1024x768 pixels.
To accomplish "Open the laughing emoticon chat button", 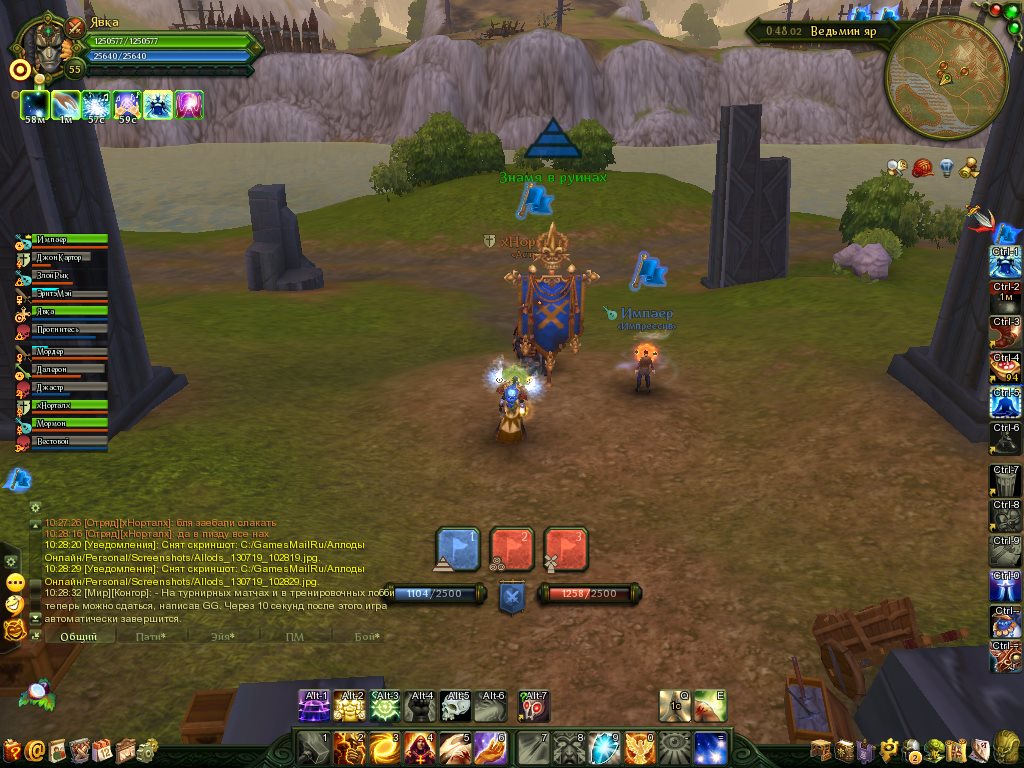I will pyautogui.click(x=14, y=605).
